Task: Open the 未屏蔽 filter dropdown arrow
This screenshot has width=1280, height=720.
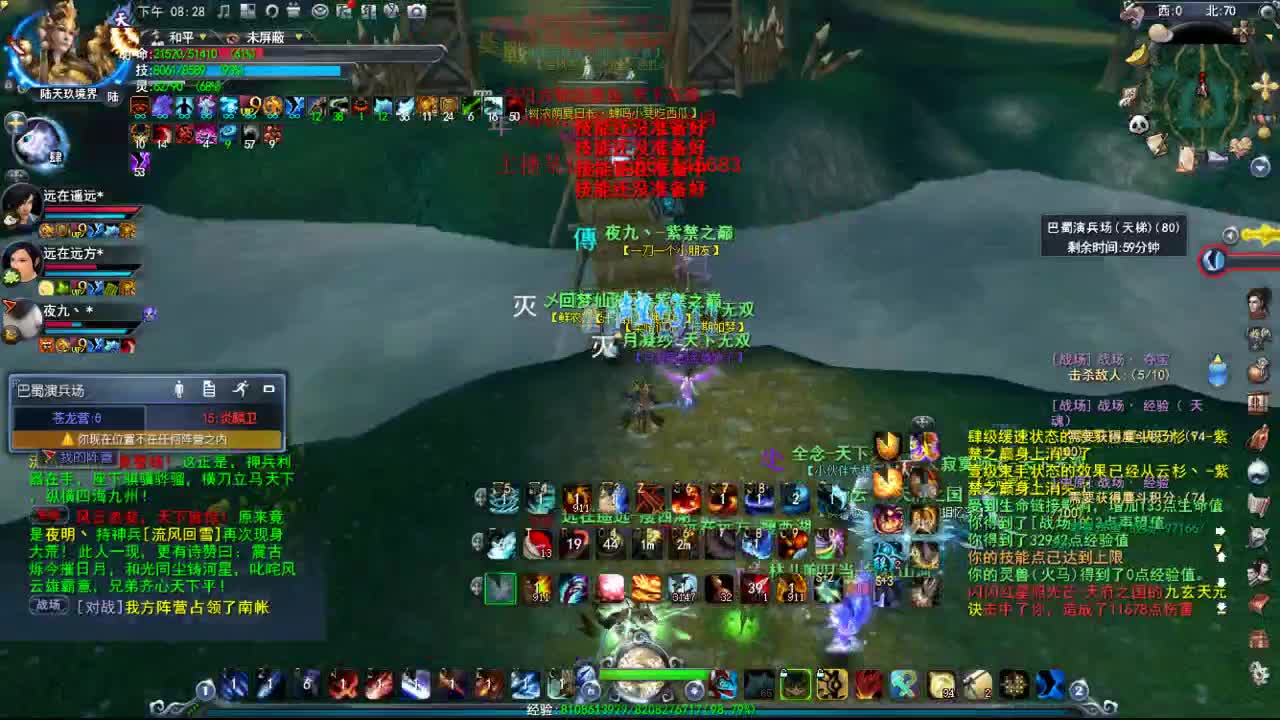Action: pyautogui.click(x=298, y=37)
